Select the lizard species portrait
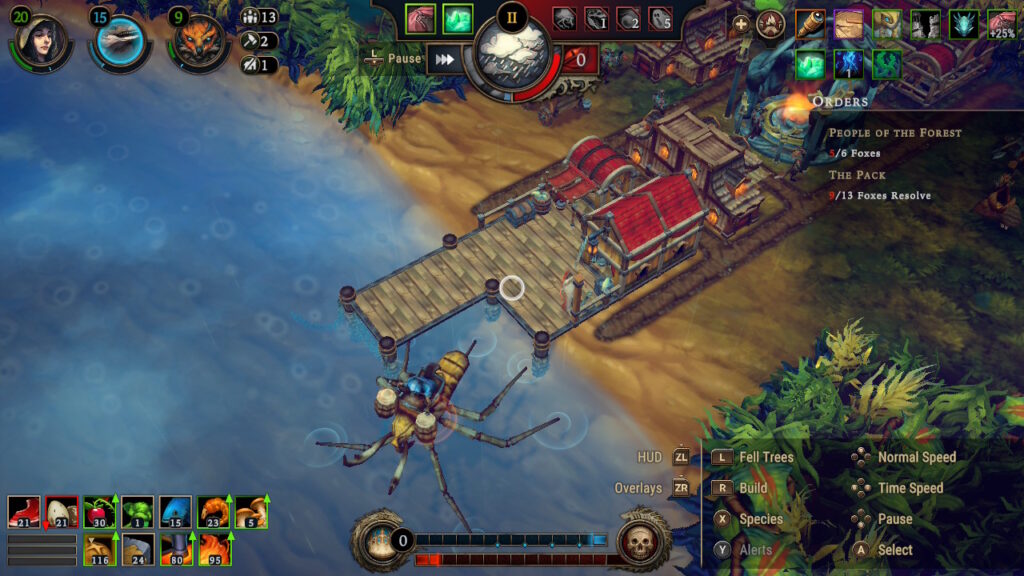Image resolution: width=1024 pixels, height=576 pixels. [118, 39]
